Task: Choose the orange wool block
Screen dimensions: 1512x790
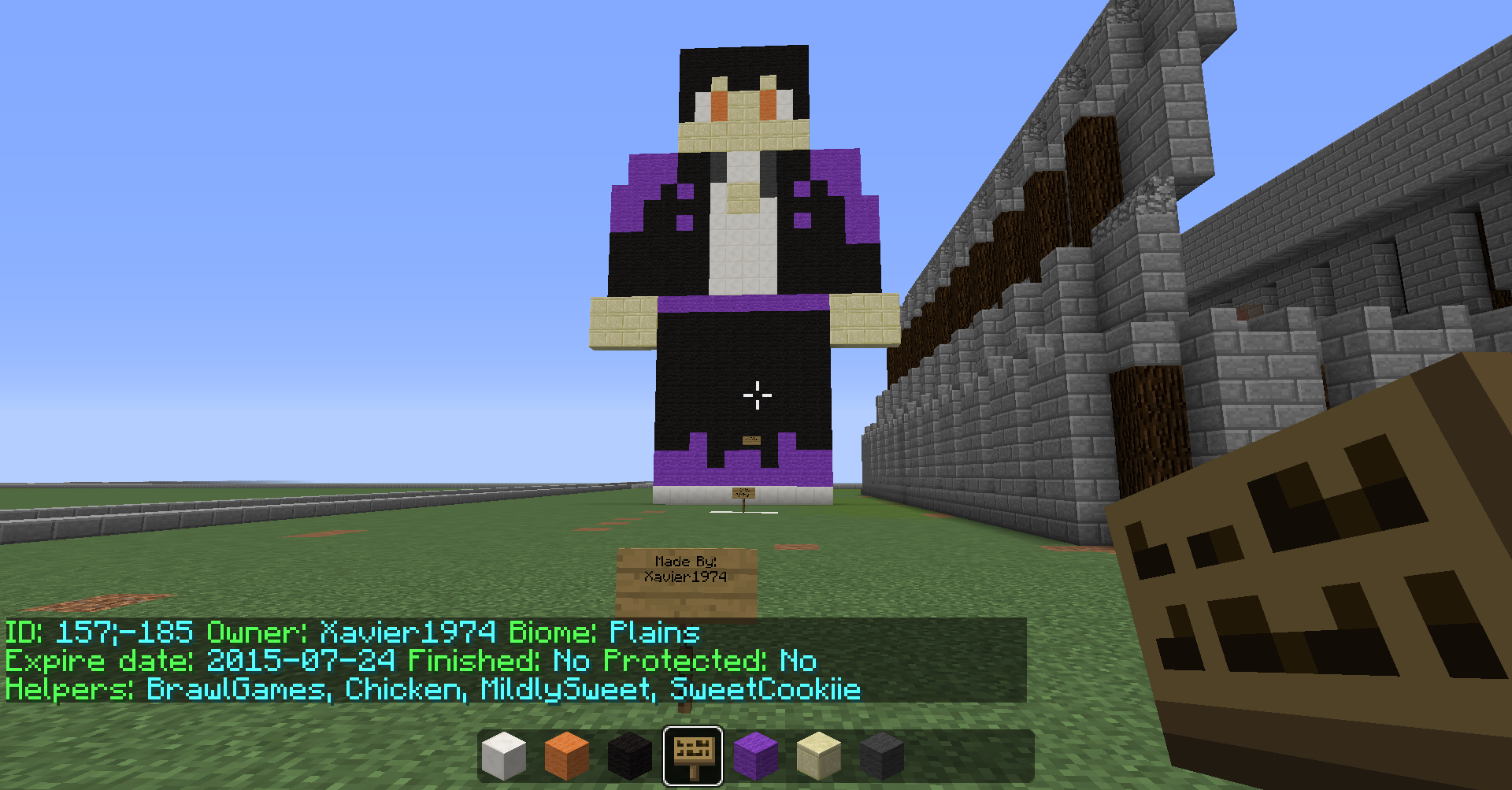Action: (567, 755)
